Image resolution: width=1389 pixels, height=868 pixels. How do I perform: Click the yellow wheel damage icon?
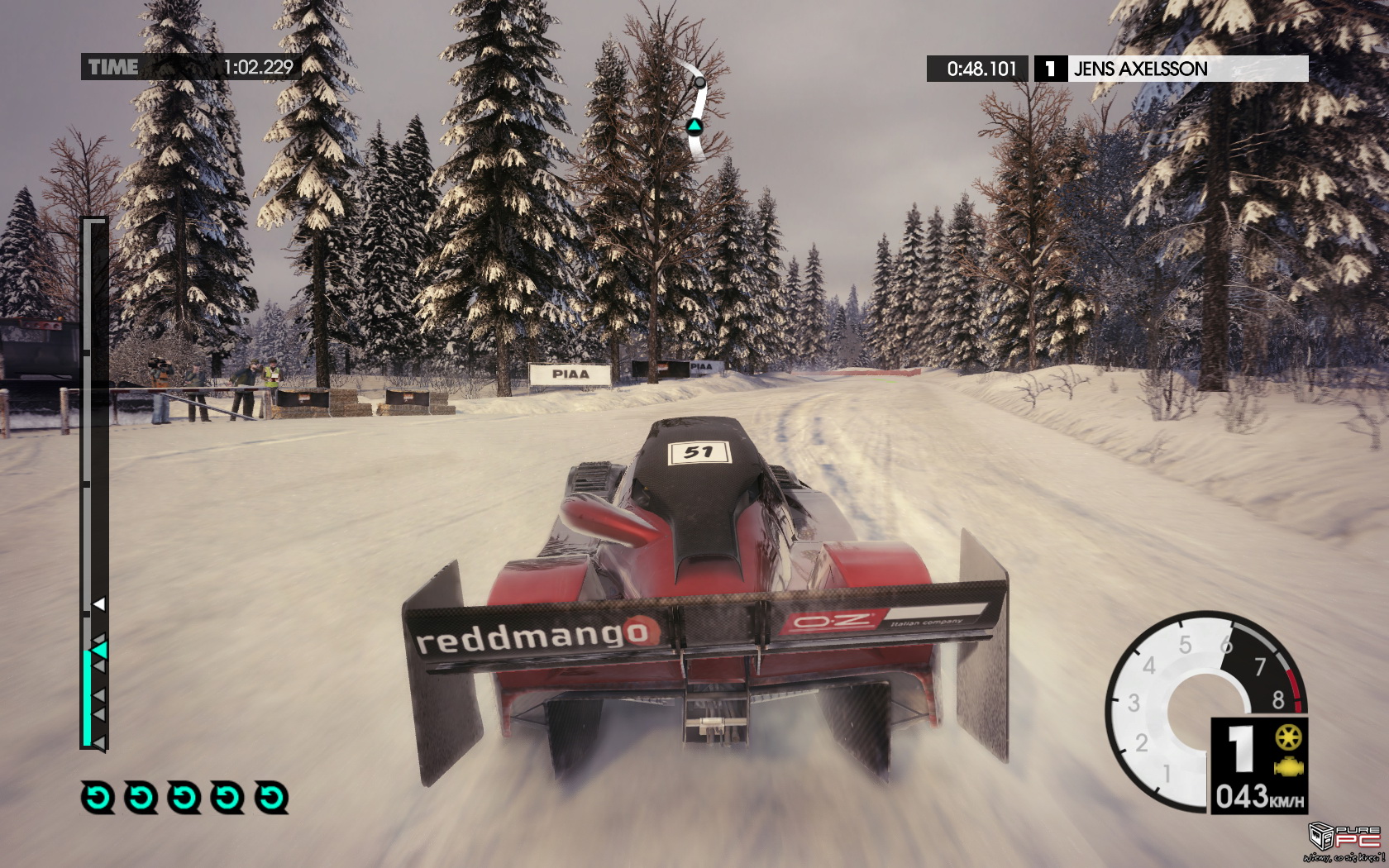coord(1288,737)
